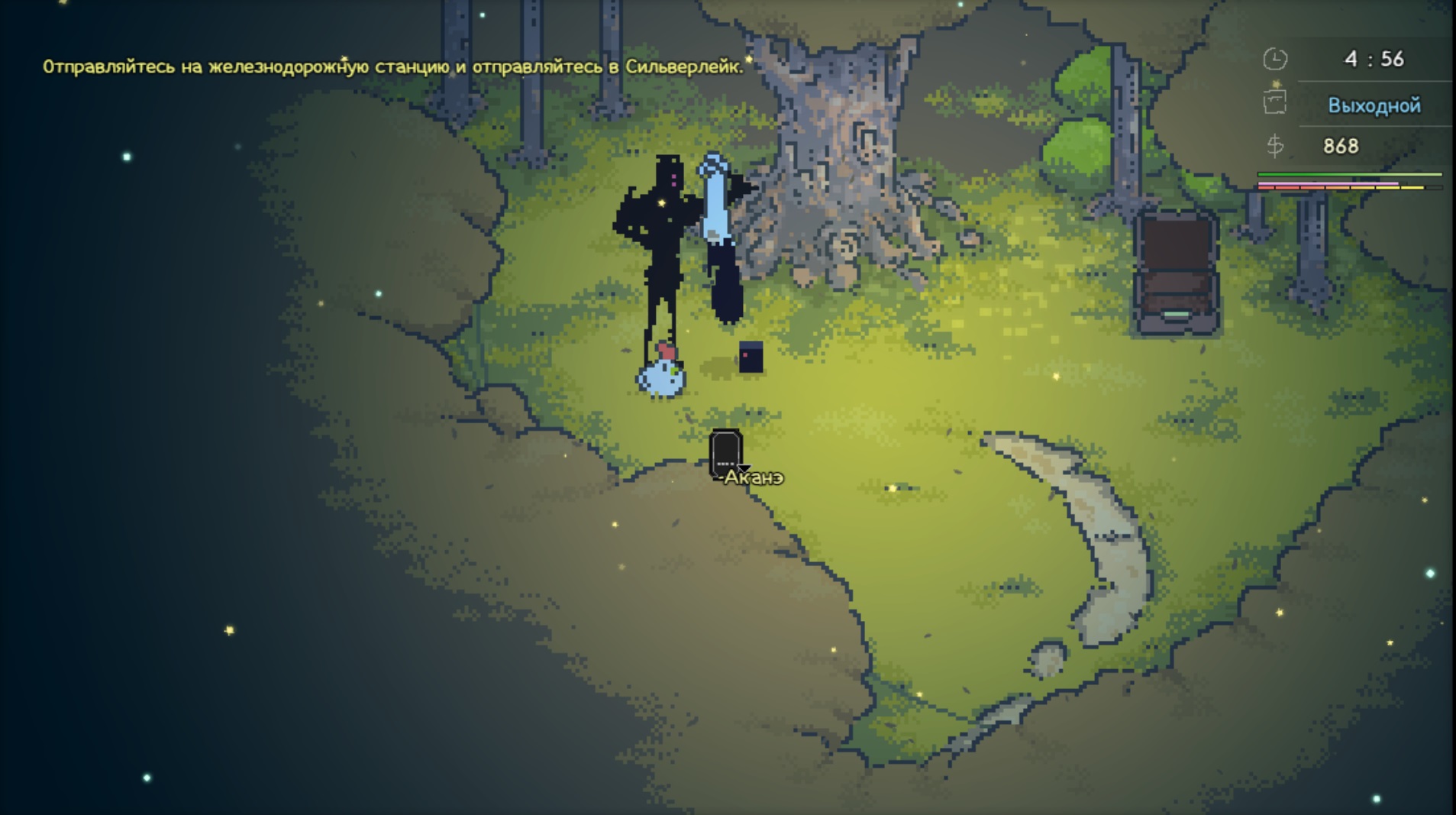Open the speech bubble prompt for Аканэ
Screen dimensions: 1456x815
(725, 454)
